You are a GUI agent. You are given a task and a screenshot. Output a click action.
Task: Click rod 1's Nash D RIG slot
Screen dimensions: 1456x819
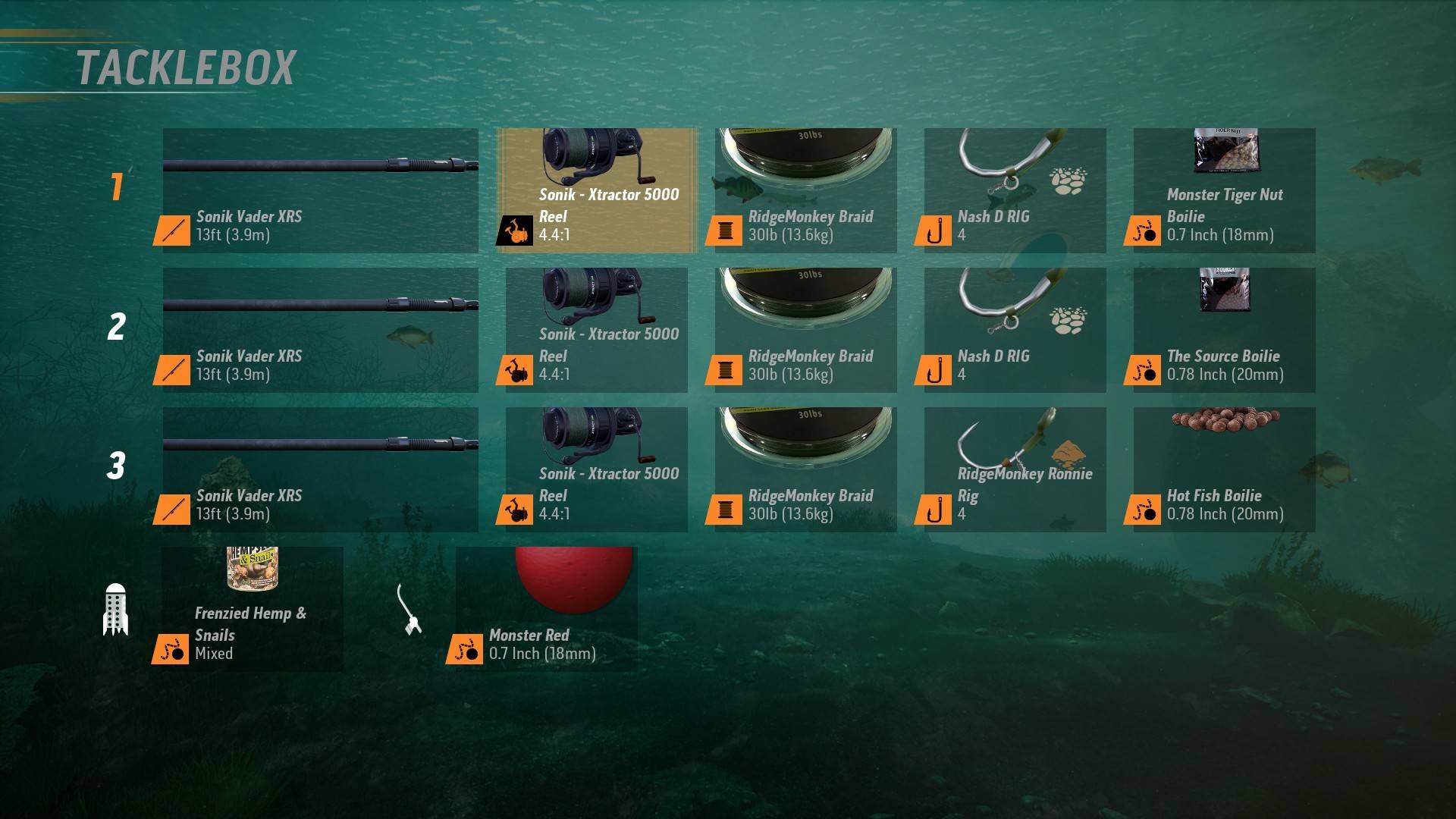[1015, 190]
